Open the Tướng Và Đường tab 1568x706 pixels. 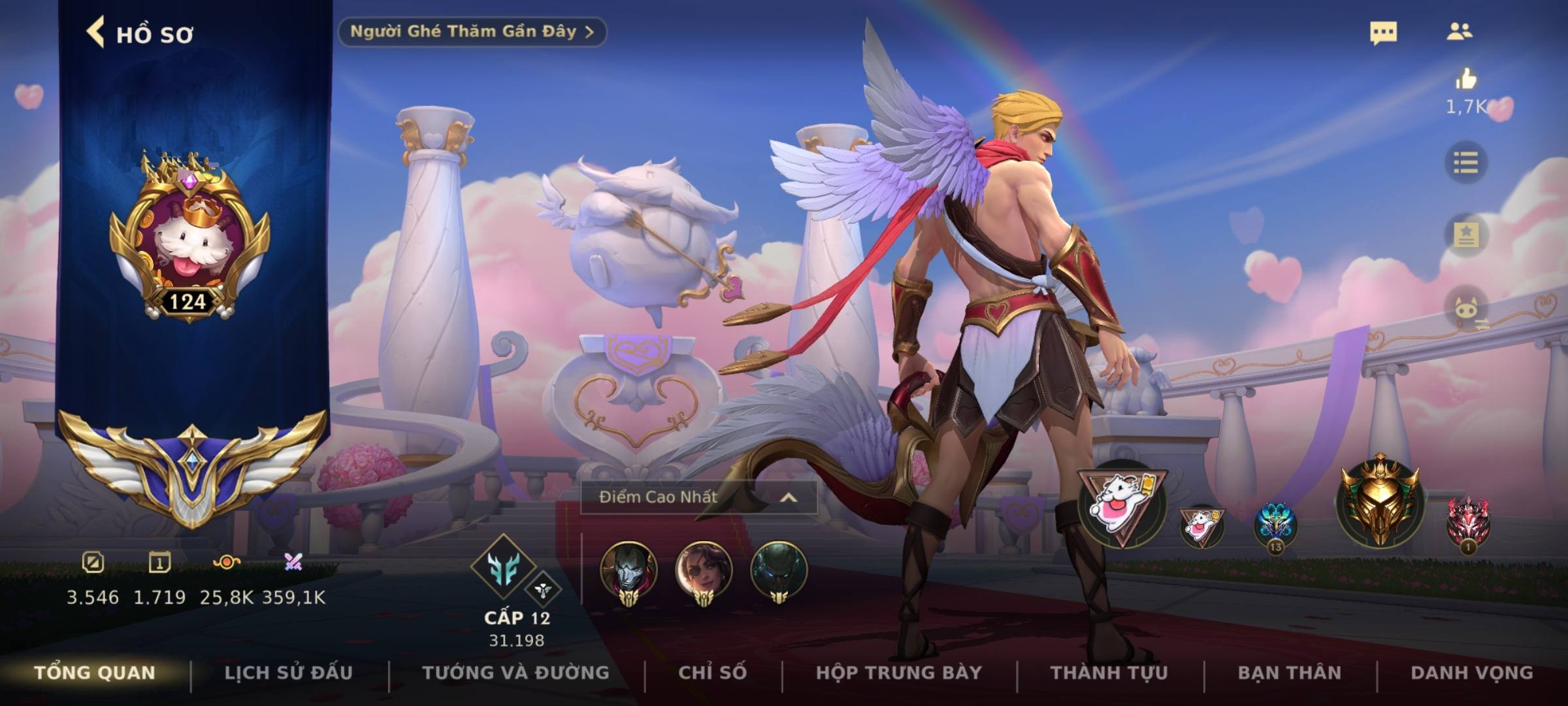tap(515, 673)
